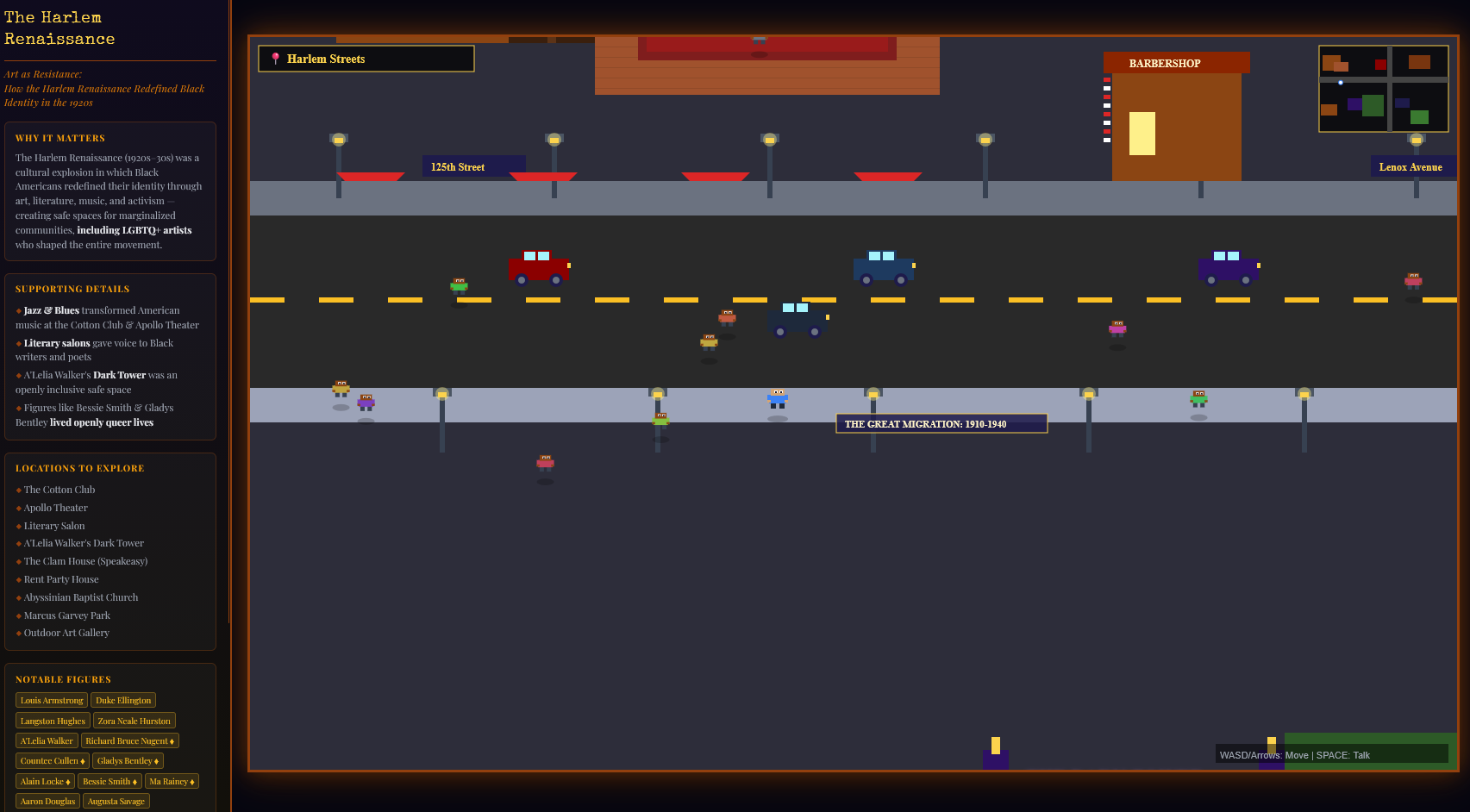Click the Lenox Avenue street sign
This screenshot has height=812, width=1470.
[1412, 166]
